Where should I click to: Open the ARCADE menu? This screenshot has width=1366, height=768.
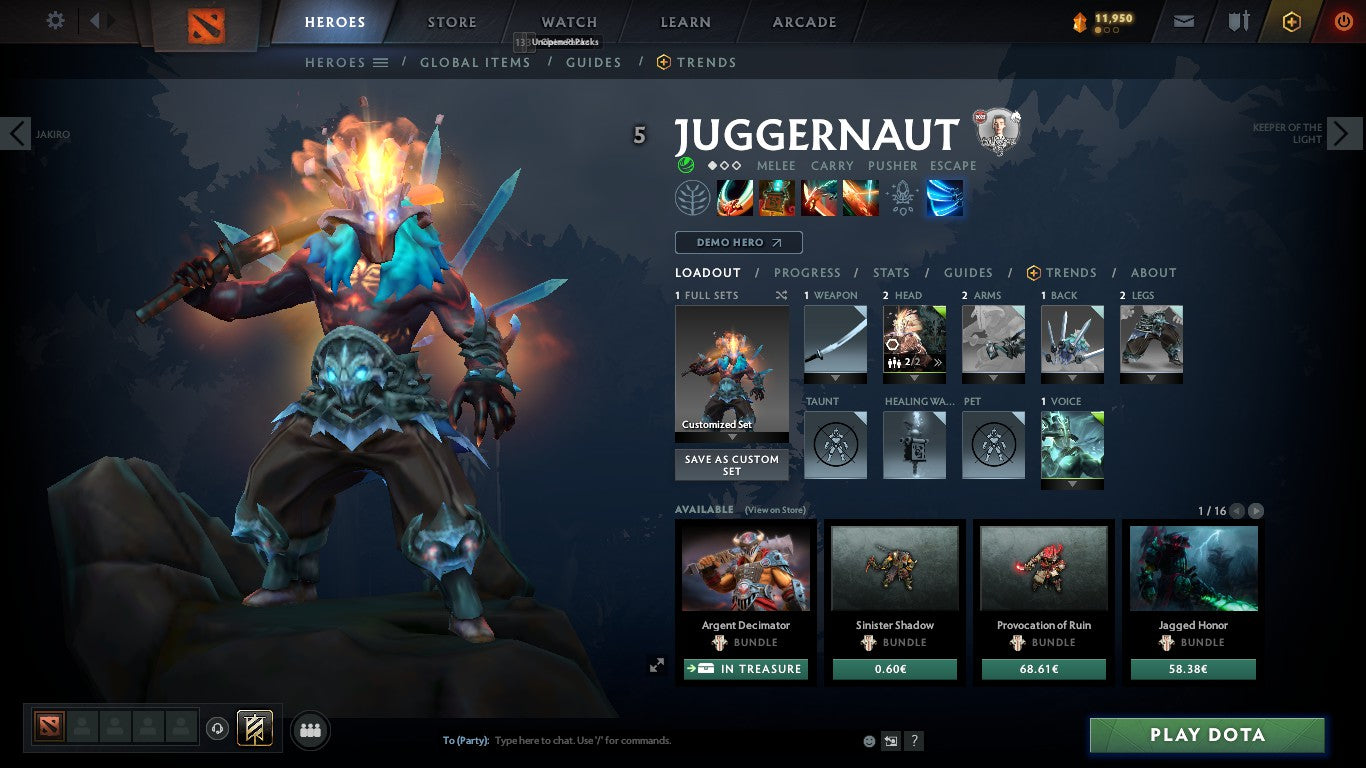click(x=804, y=21)
